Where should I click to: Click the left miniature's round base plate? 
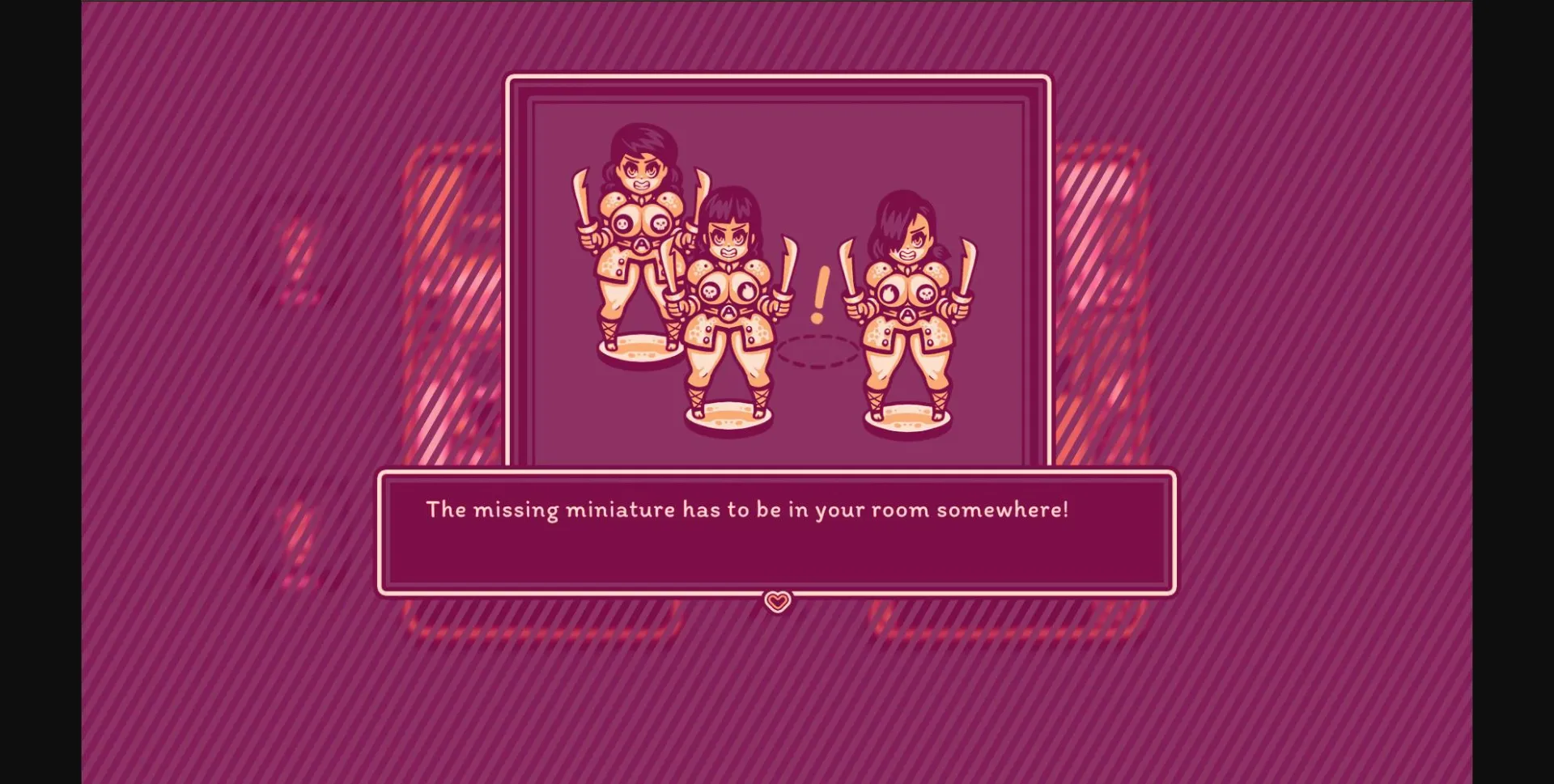pos(639,348)
